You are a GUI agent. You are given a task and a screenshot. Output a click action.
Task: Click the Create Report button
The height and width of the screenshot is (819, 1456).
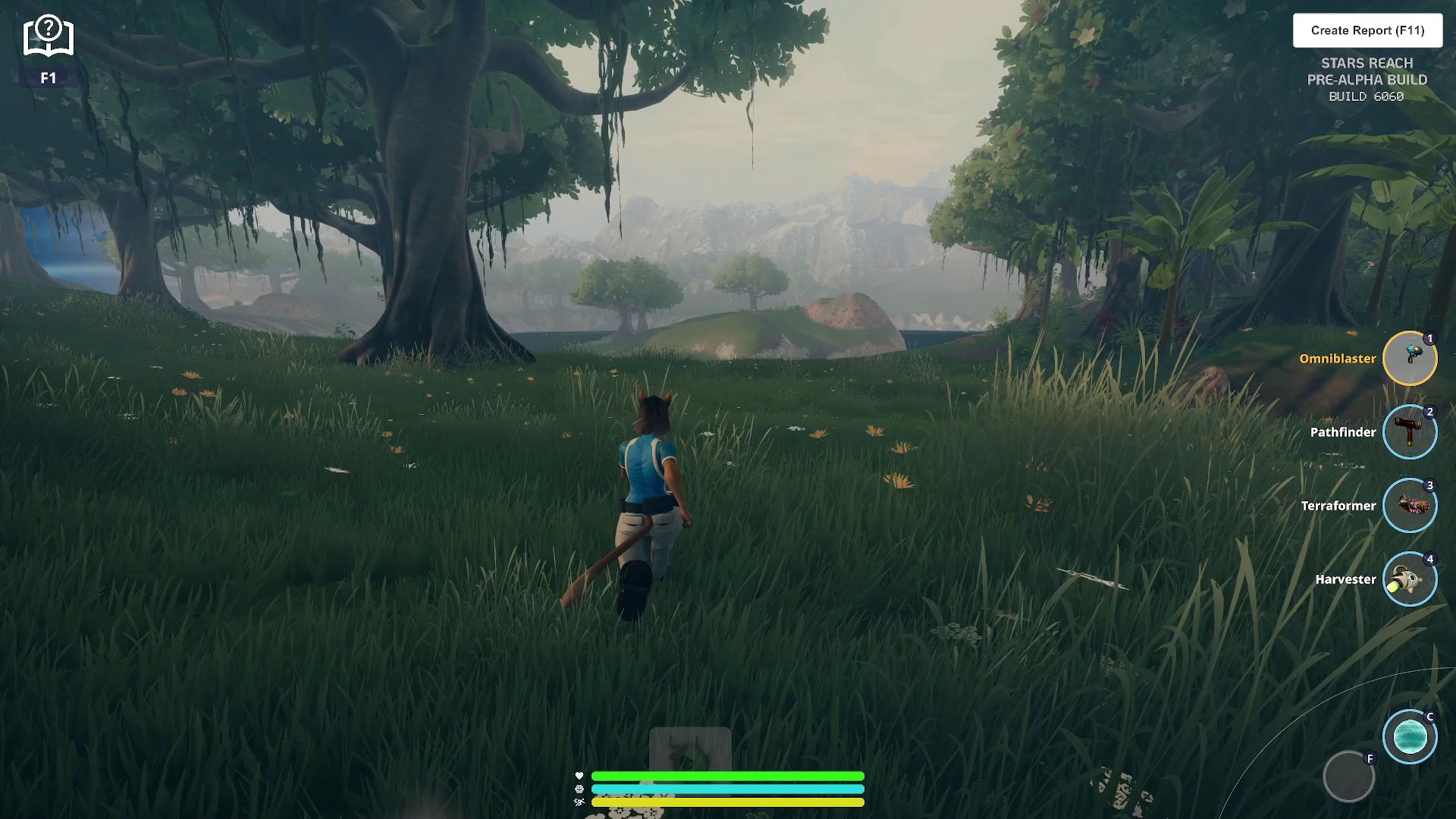pos(1367,30)
